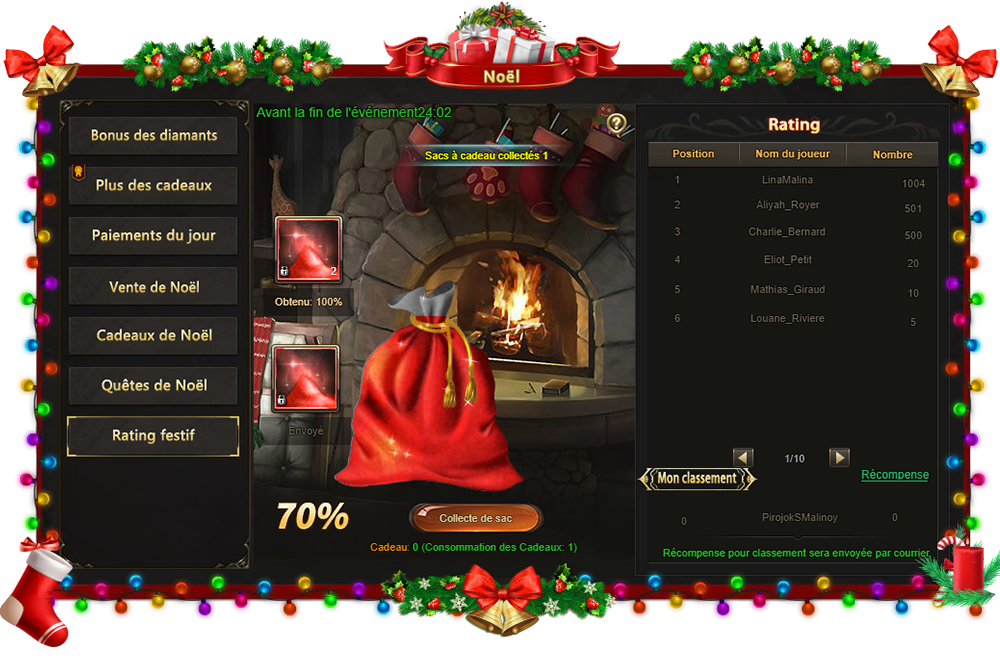The height and width of the screenshot is (664, 1000).
Task: Choose Aliyah_Royer in the ranking list
Action: [x=786, y=206]
